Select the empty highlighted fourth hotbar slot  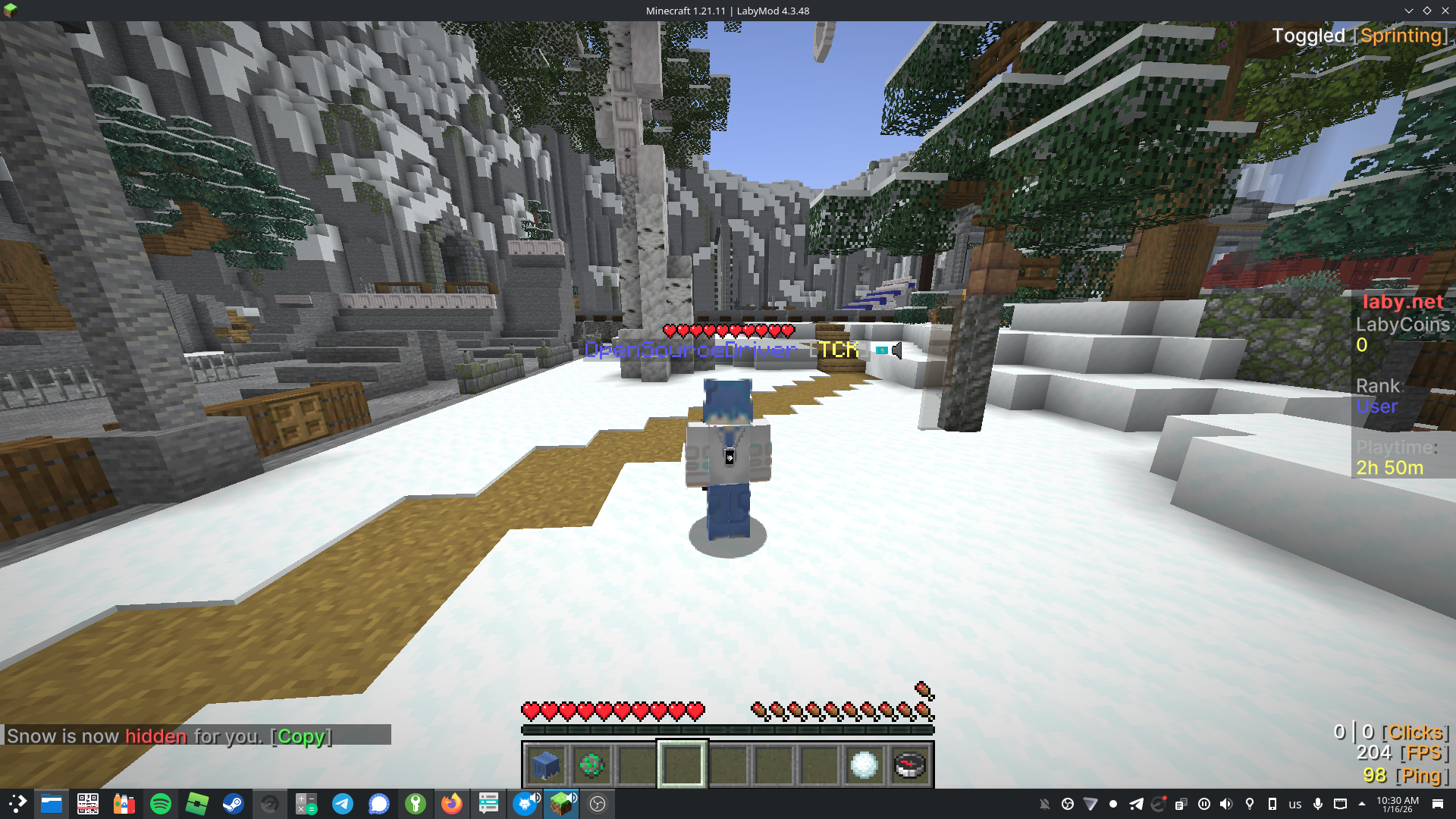682,766
